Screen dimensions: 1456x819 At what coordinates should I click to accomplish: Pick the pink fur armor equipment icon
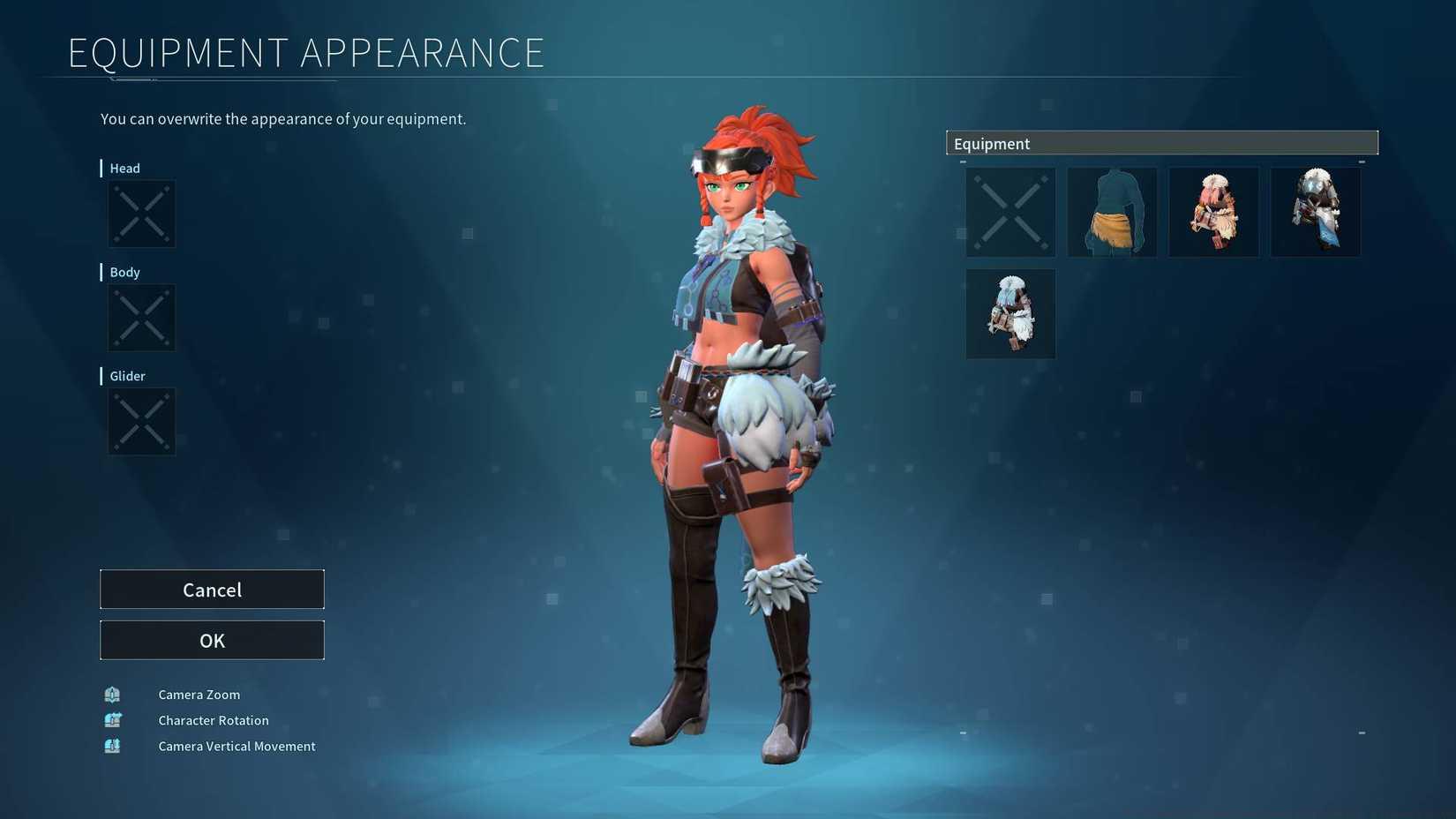click(1214, 212)
